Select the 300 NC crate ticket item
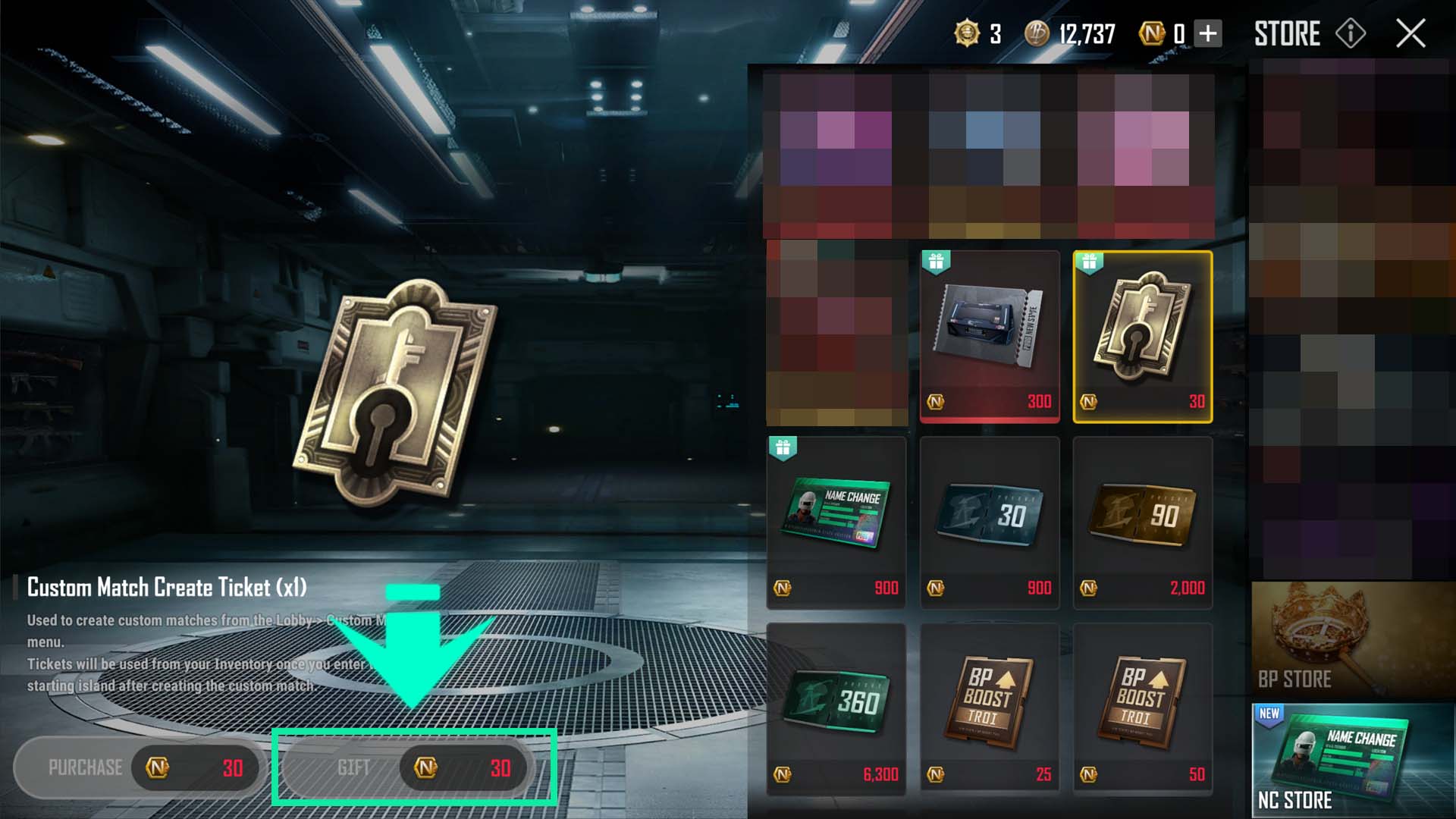1456x819 pixels. (989, 336)
